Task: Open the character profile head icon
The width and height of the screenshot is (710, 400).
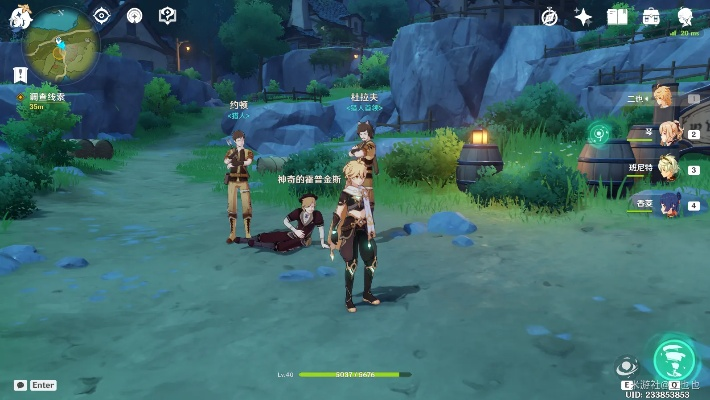Action: coord(685,17)
